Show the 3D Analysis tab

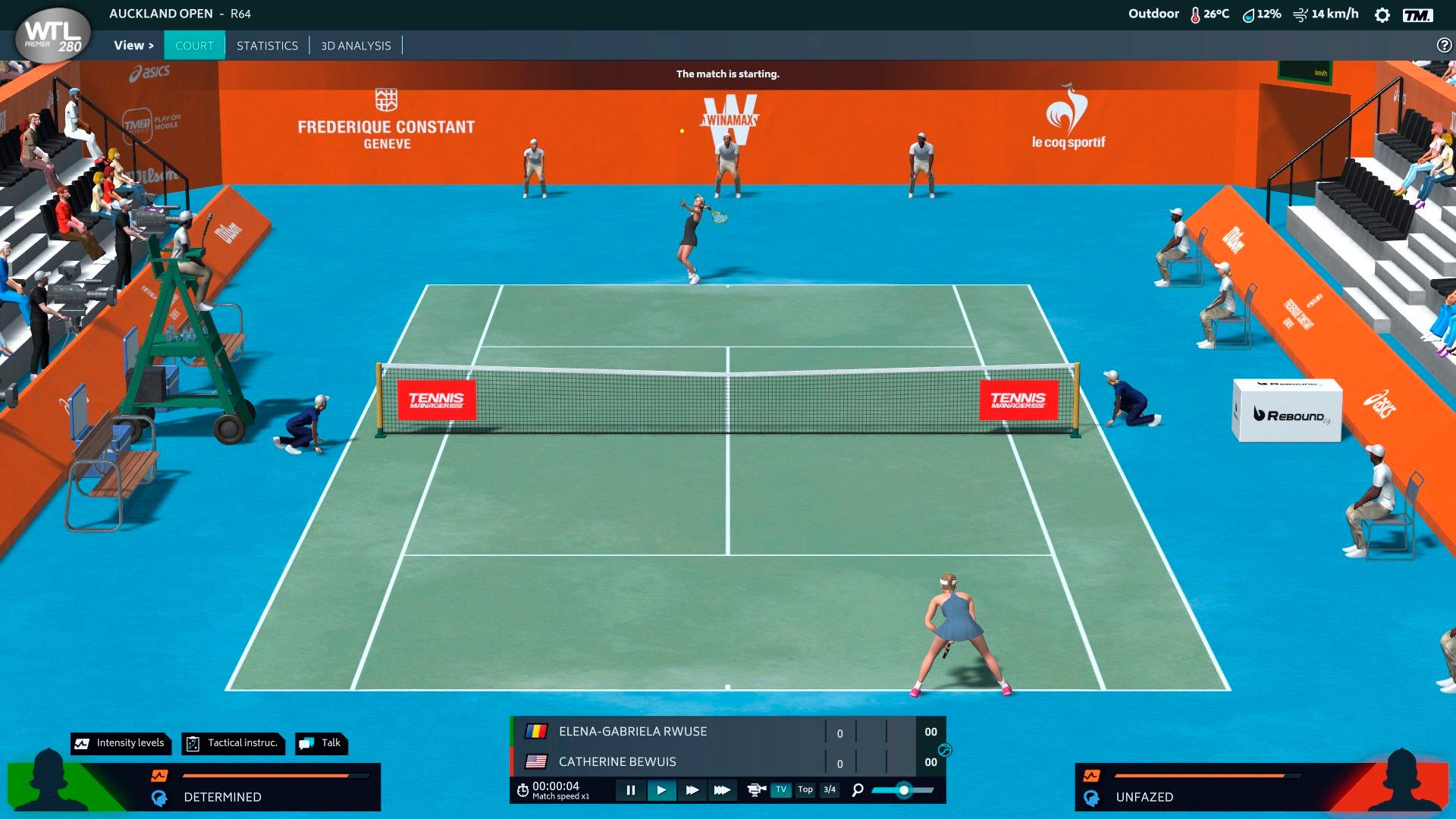pos(356,45)
